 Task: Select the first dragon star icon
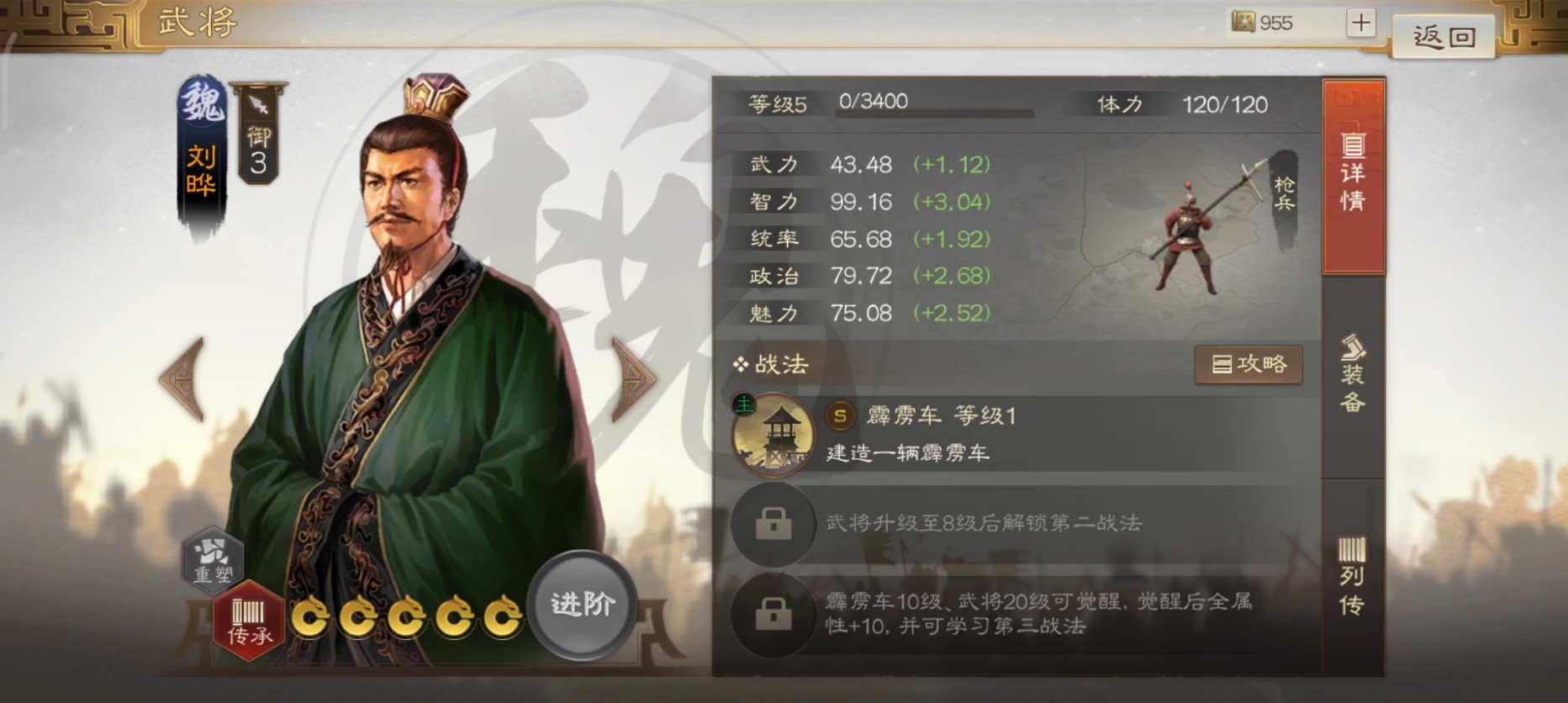point(312,617)
